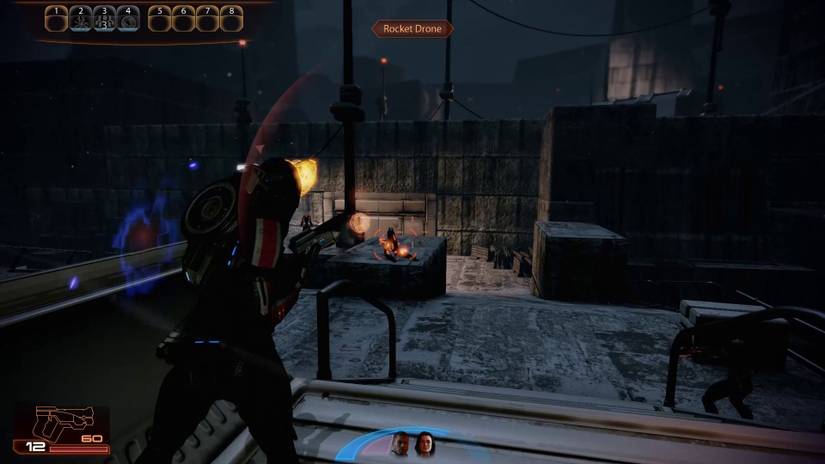The width and height of the screenshot is (825, 464).
Task: Use the squad power in quick slot 3
Action: (x=105, y=18)
